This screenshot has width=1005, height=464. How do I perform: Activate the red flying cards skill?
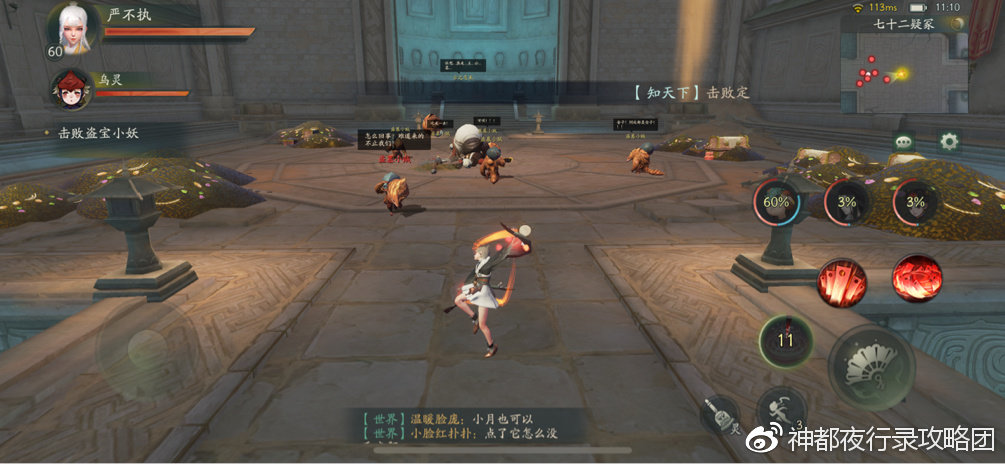[x=842, y=279]
